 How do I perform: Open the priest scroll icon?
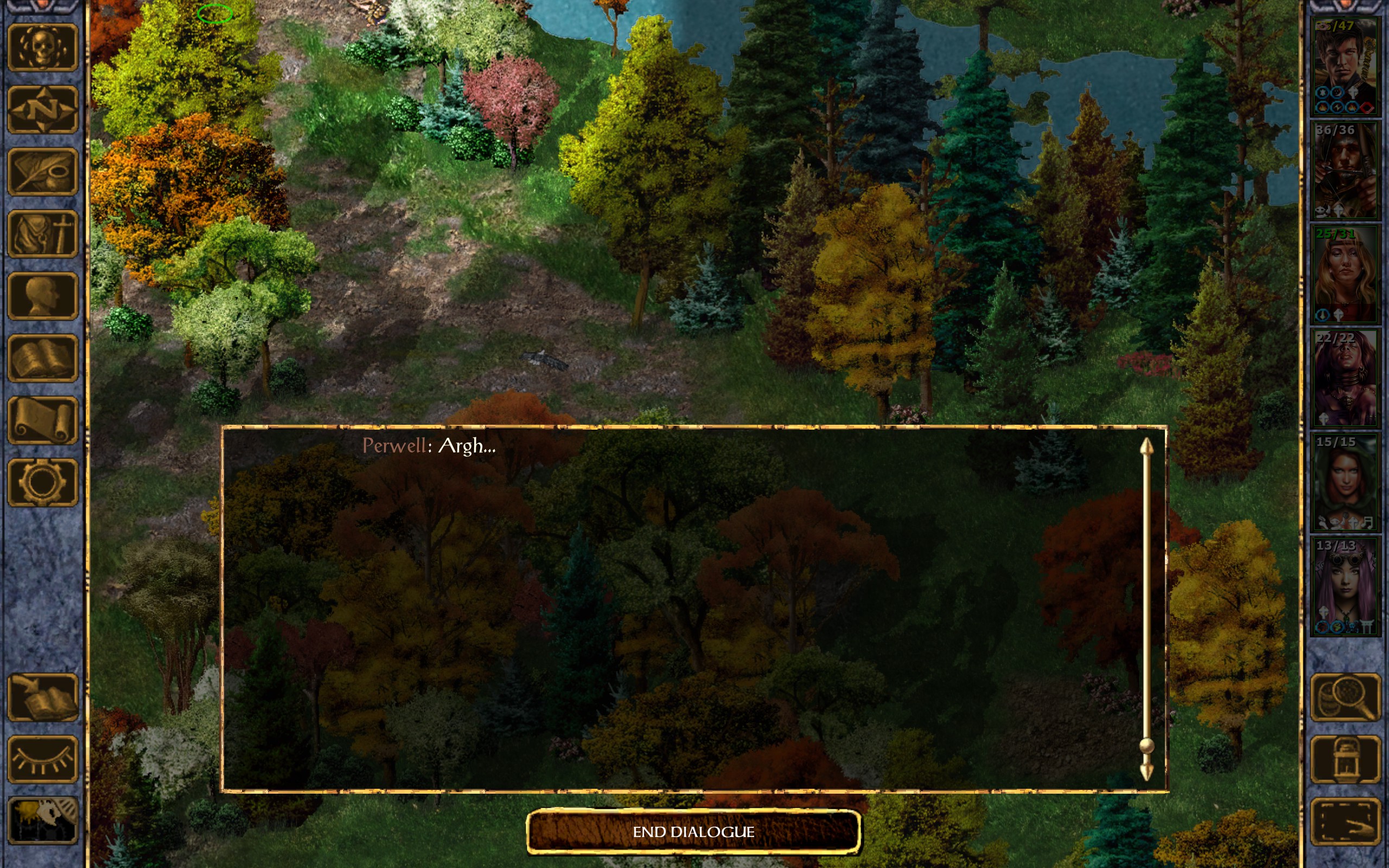click(x=42, y=420)
